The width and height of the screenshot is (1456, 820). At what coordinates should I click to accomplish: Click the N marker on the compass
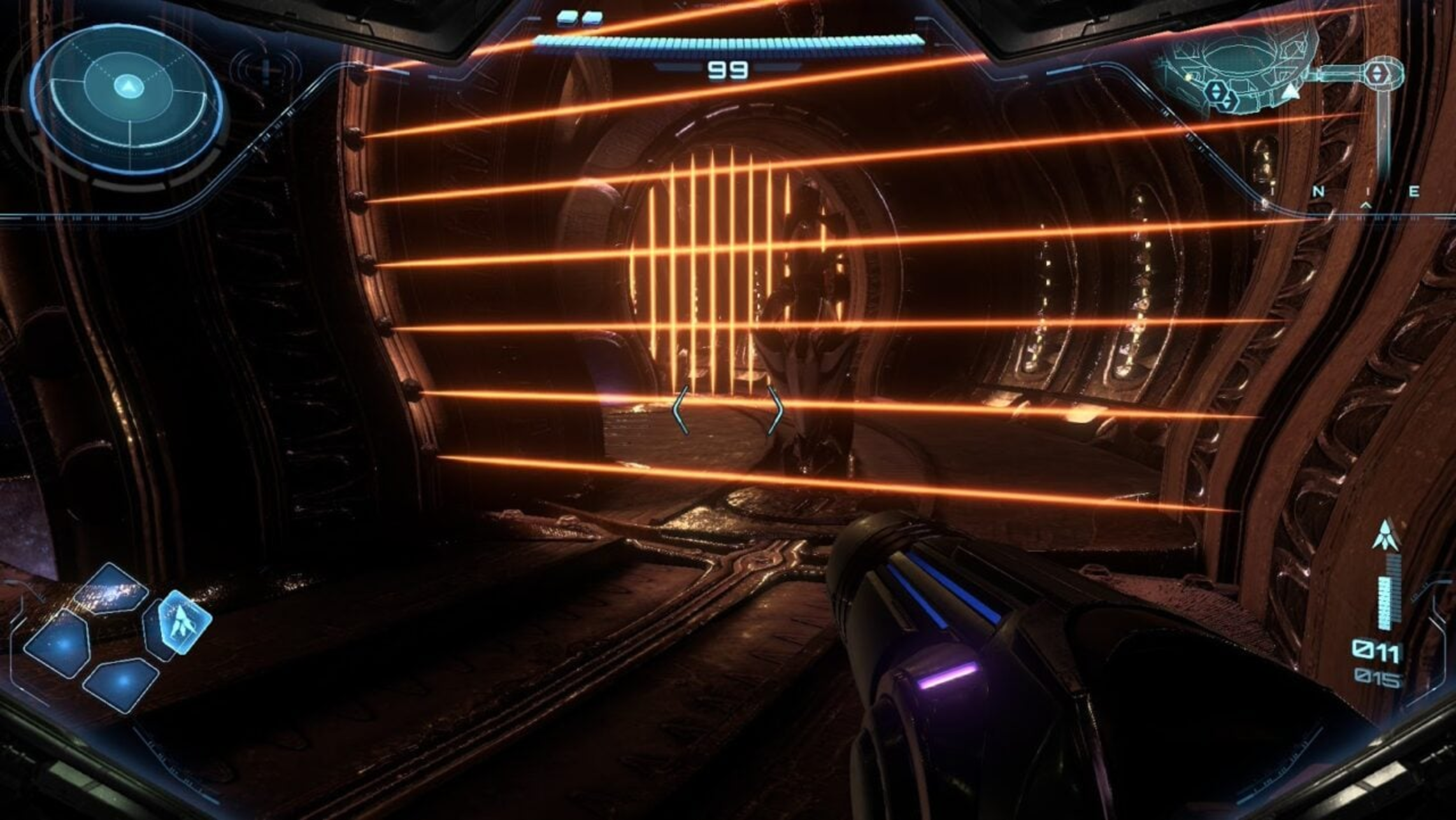coord(1318,191)
